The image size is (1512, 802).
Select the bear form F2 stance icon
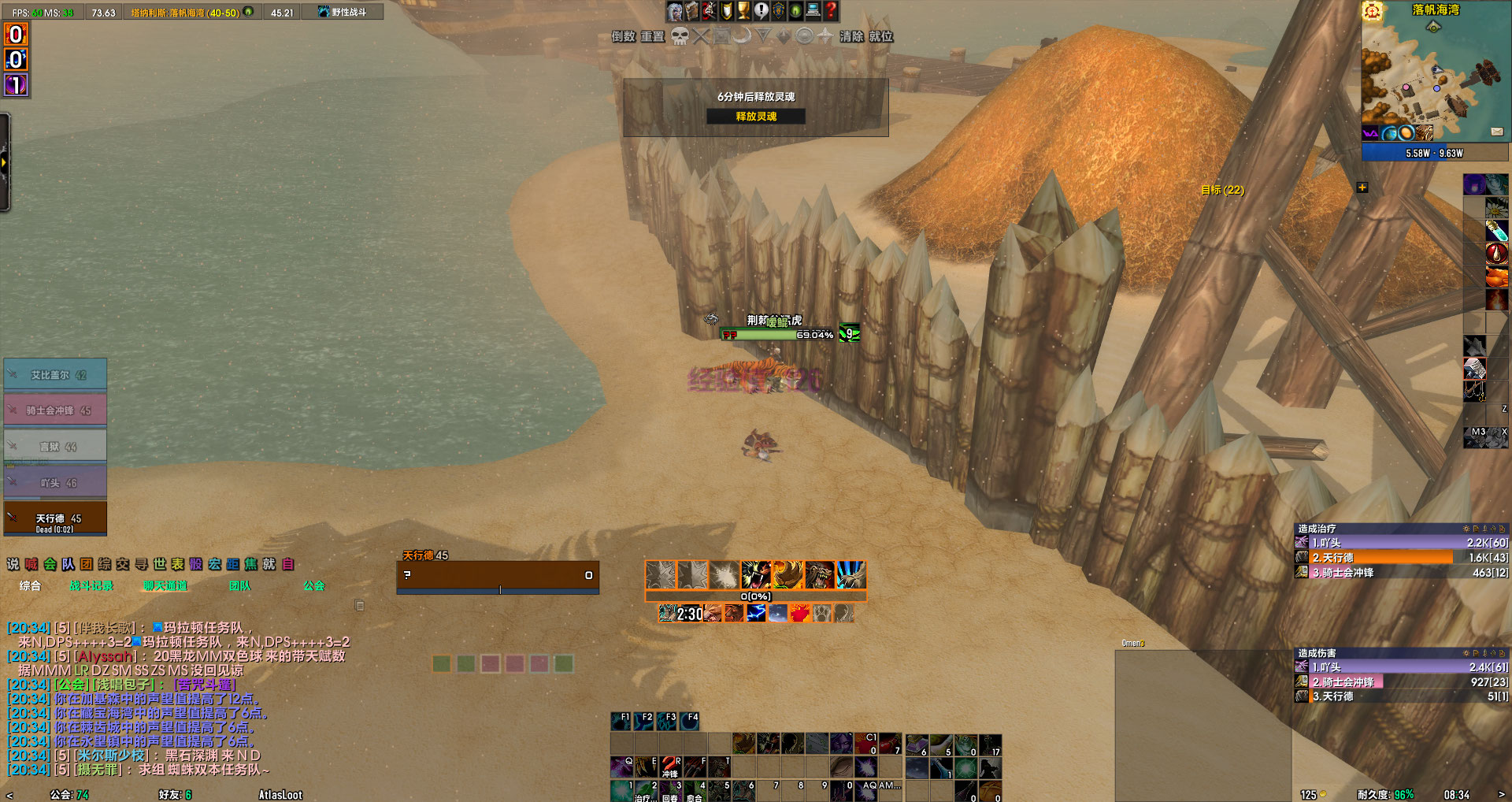pos(644,721)
